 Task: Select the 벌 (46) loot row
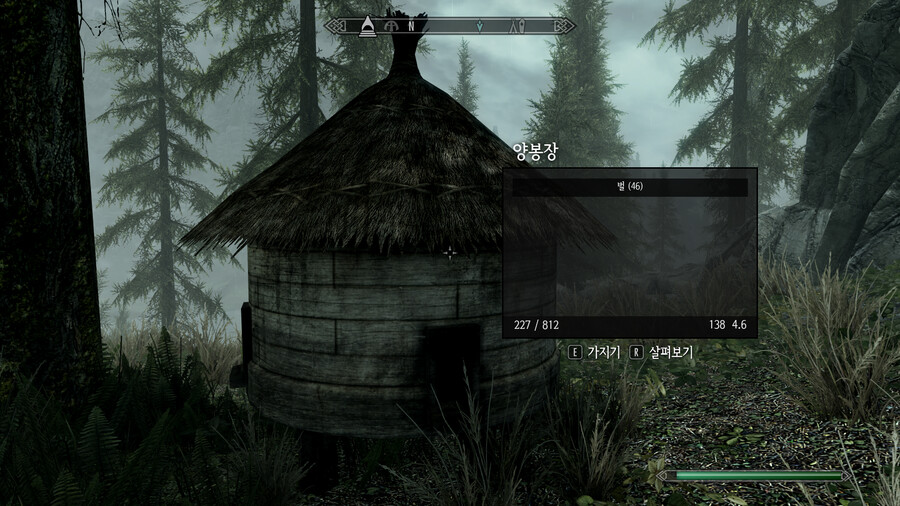pos(629,187)
